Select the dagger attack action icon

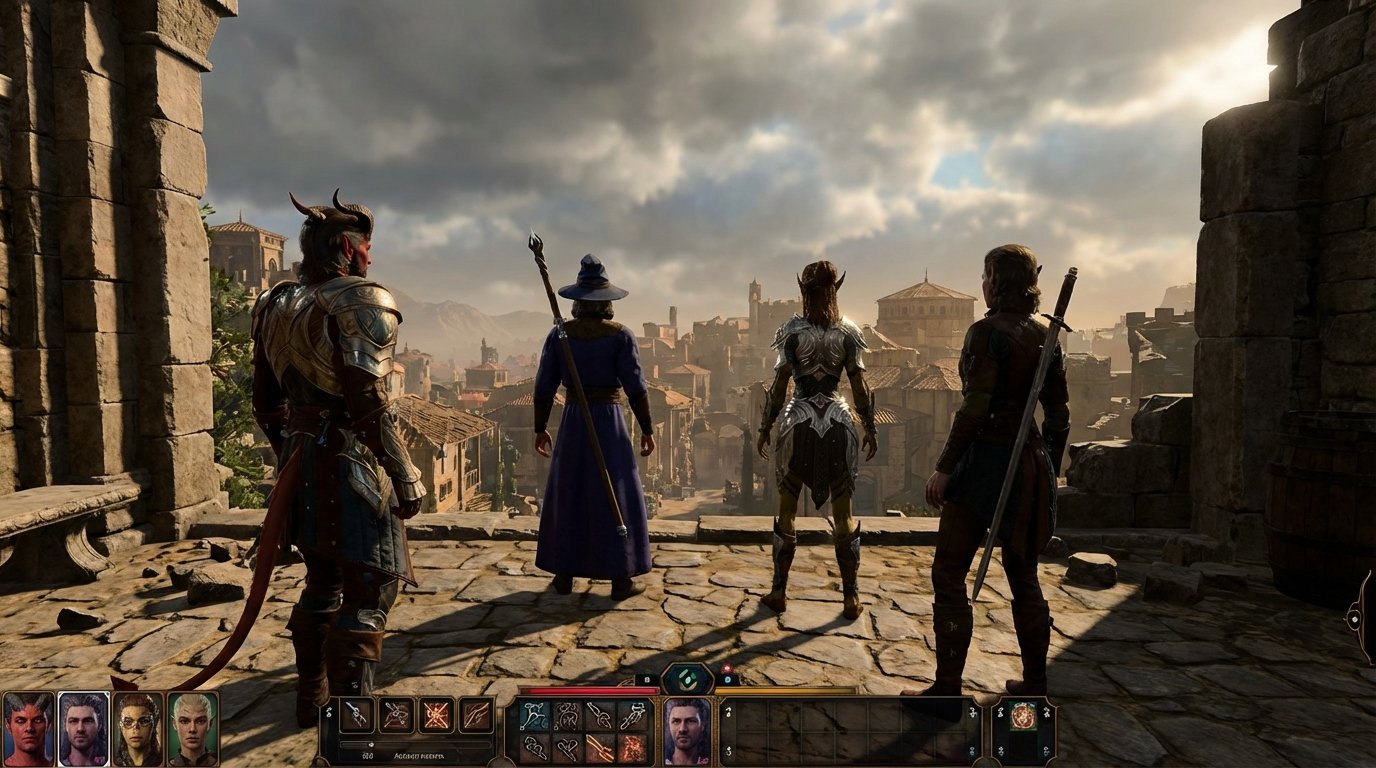click(x=354, y=714)
